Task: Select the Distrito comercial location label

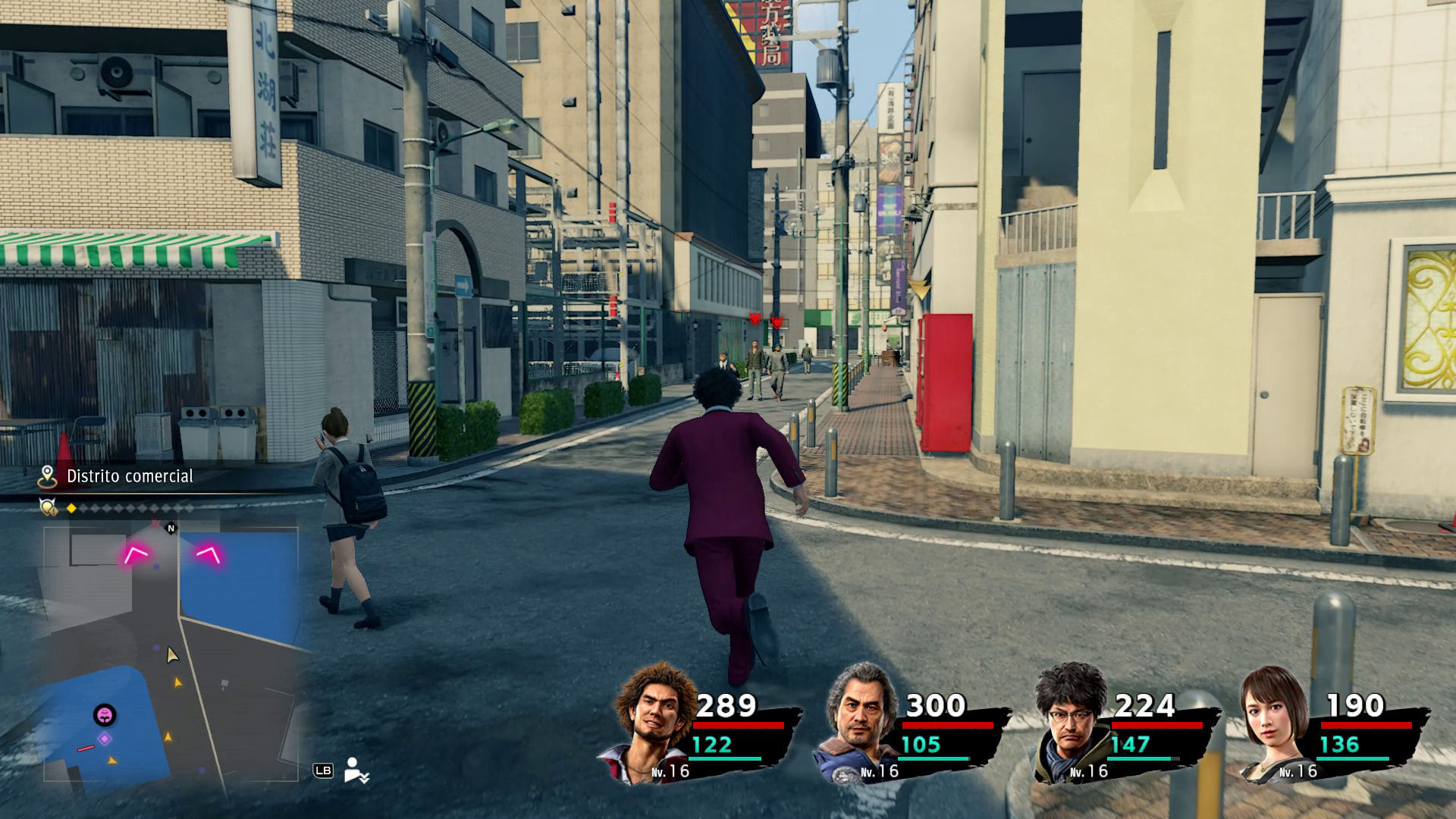Action: point(130,476)
